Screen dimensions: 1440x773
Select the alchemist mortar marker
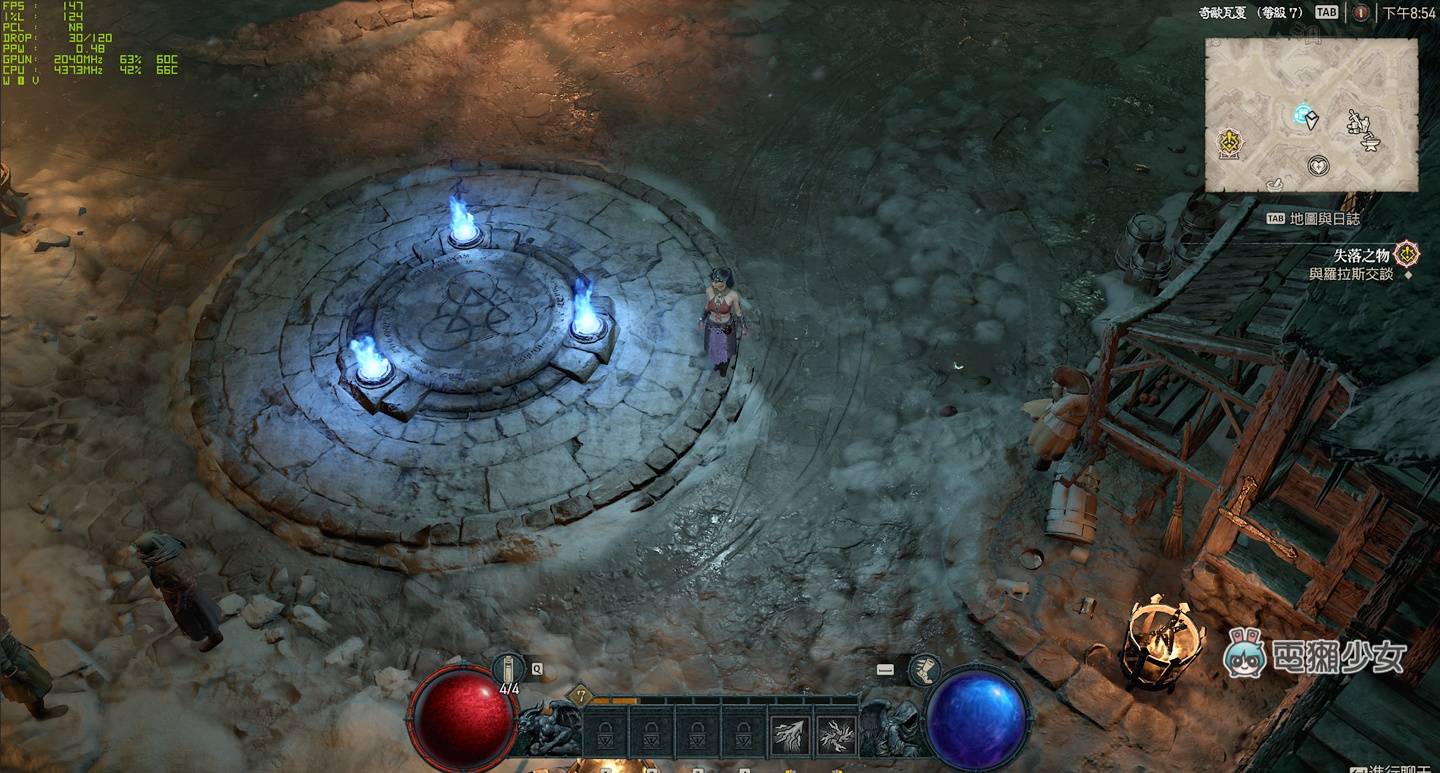point(1273,183)
